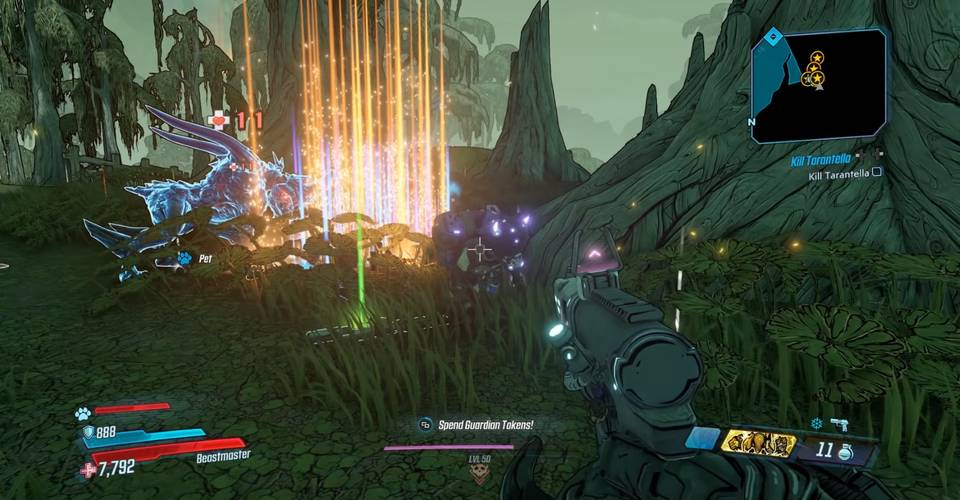Screen dimensions: 960x500
Task: Click the pet paw icon by health bars
Action: [83, 412]
